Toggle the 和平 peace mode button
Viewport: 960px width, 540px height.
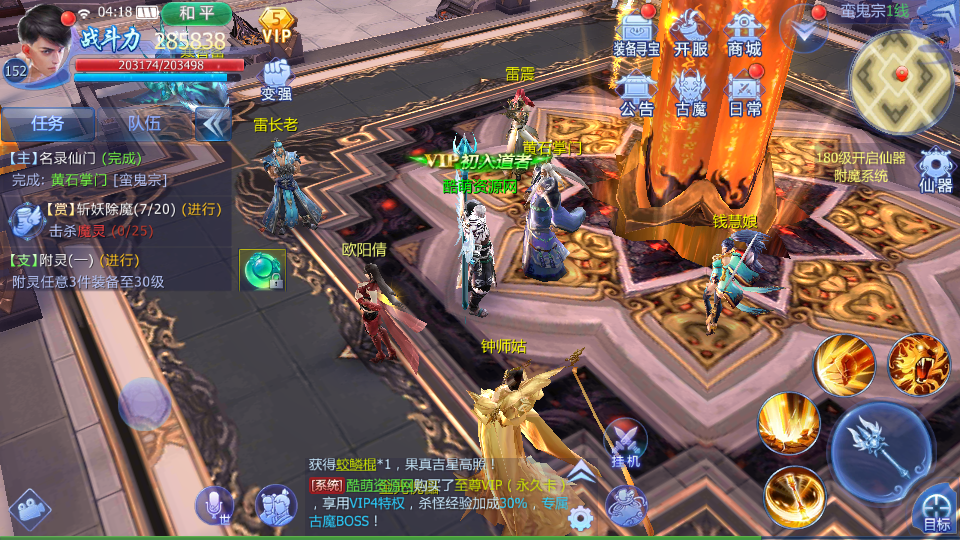click(196, 14)
